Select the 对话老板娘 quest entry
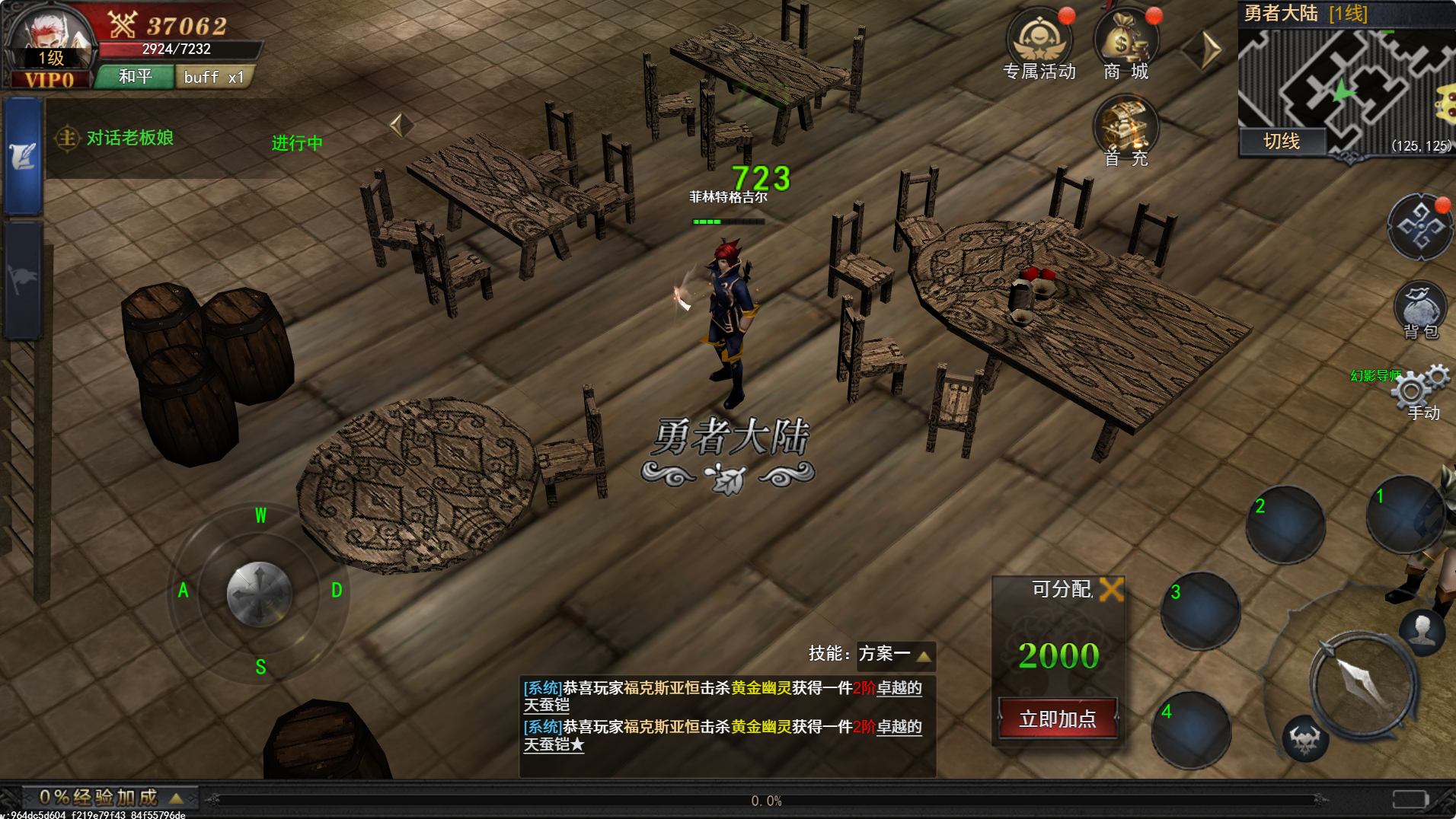Viewport: 1456px width, 819px height. point(129,138)
